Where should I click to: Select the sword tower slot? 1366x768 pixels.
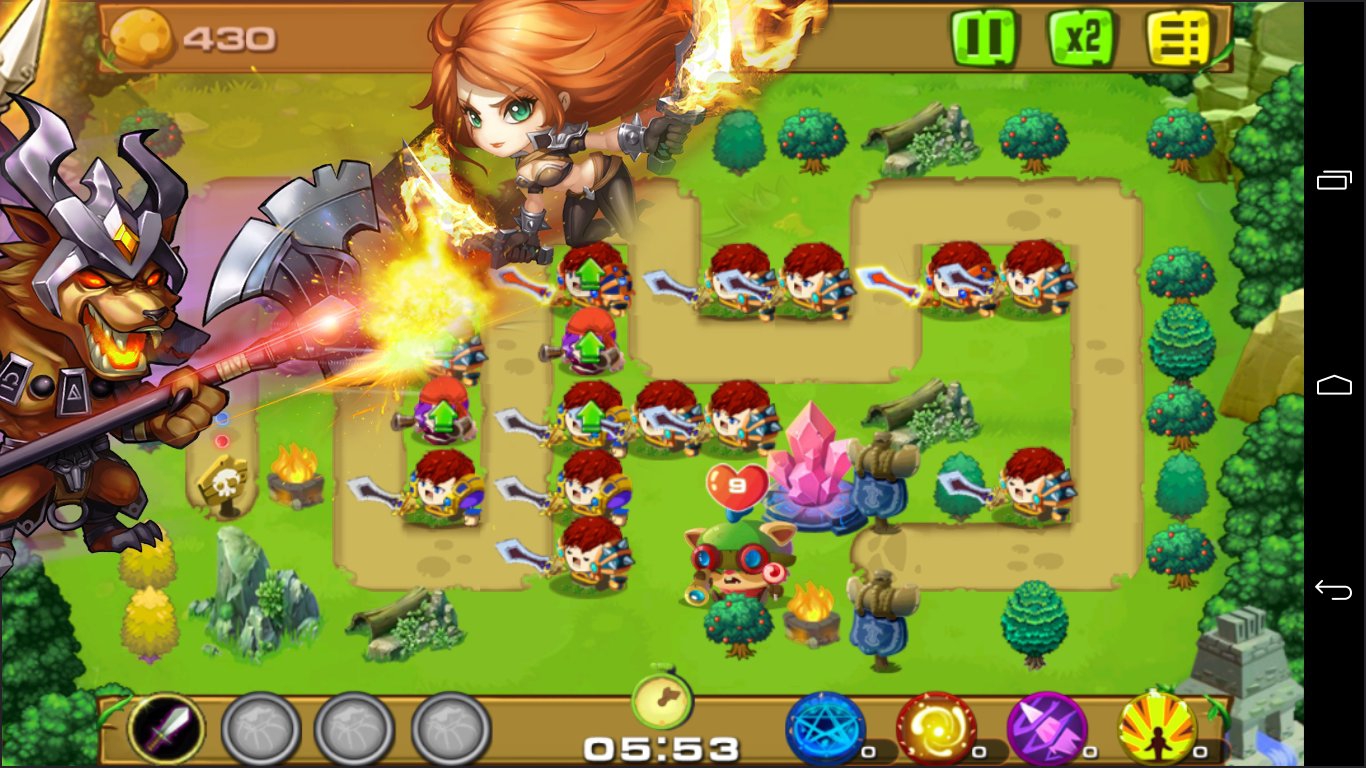166,728
